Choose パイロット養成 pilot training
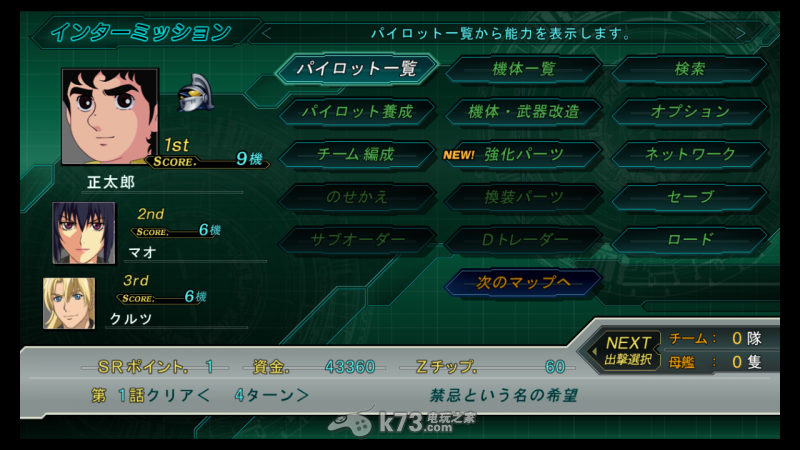 tap(356, 111)
